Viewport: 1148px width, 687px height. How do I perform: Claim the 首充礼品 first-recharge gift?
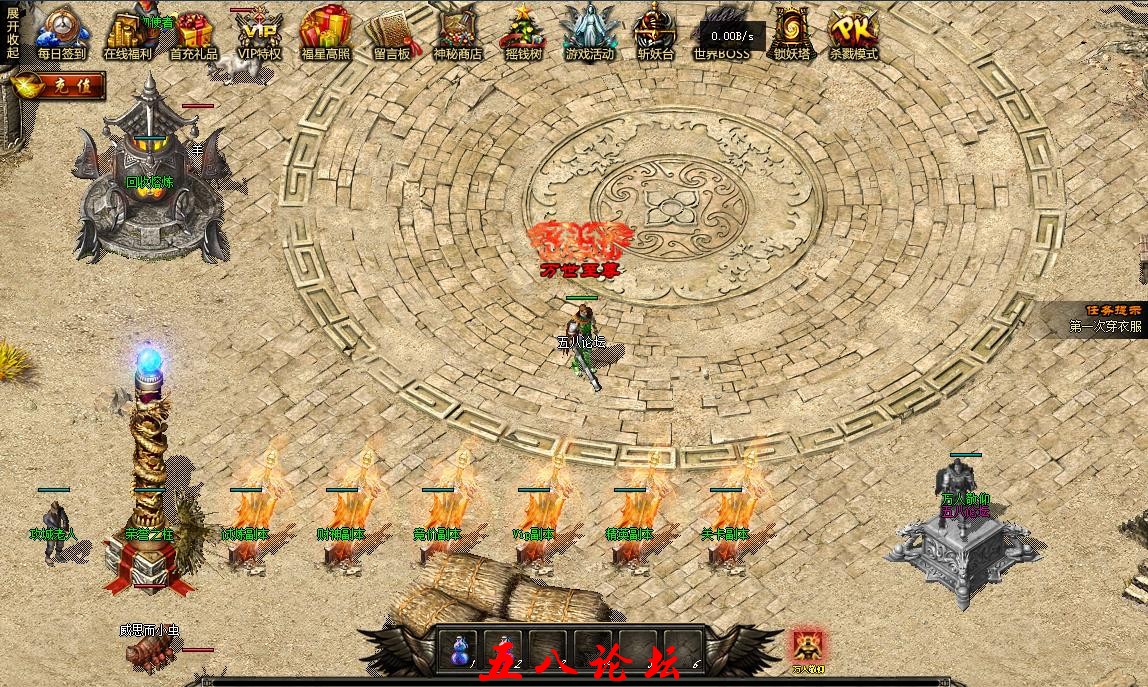pyautogui.click(x=193, y=32)
